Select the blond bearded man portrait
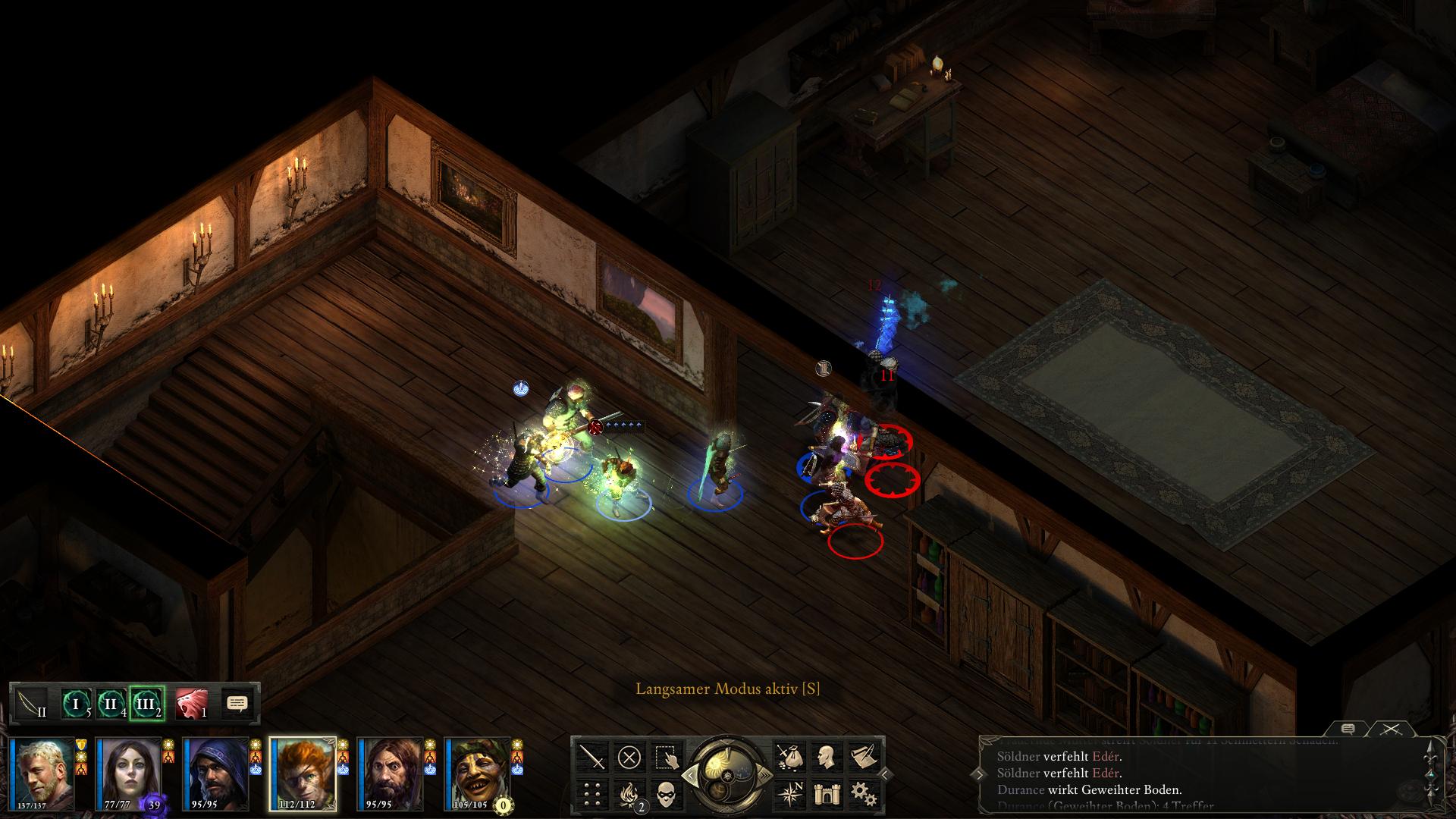1456x819 pixels. 42,773
